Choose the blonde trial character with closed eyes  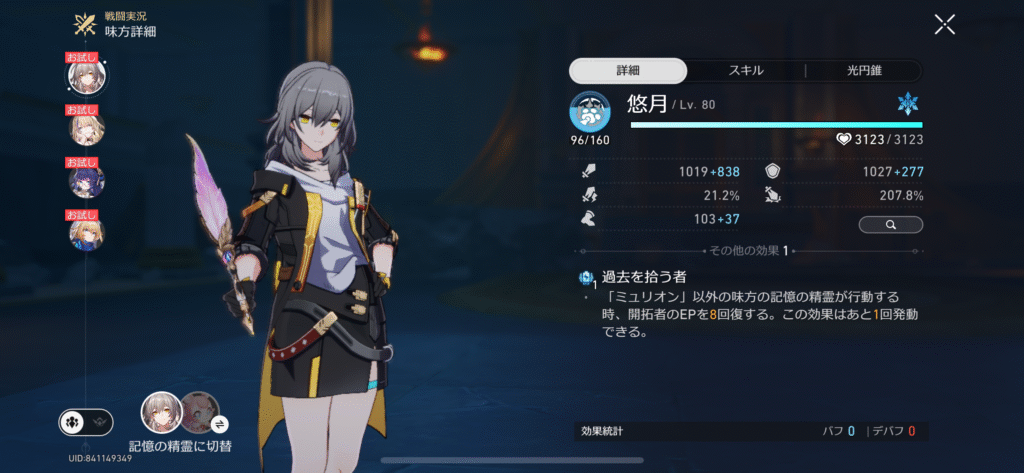[87, 129]
